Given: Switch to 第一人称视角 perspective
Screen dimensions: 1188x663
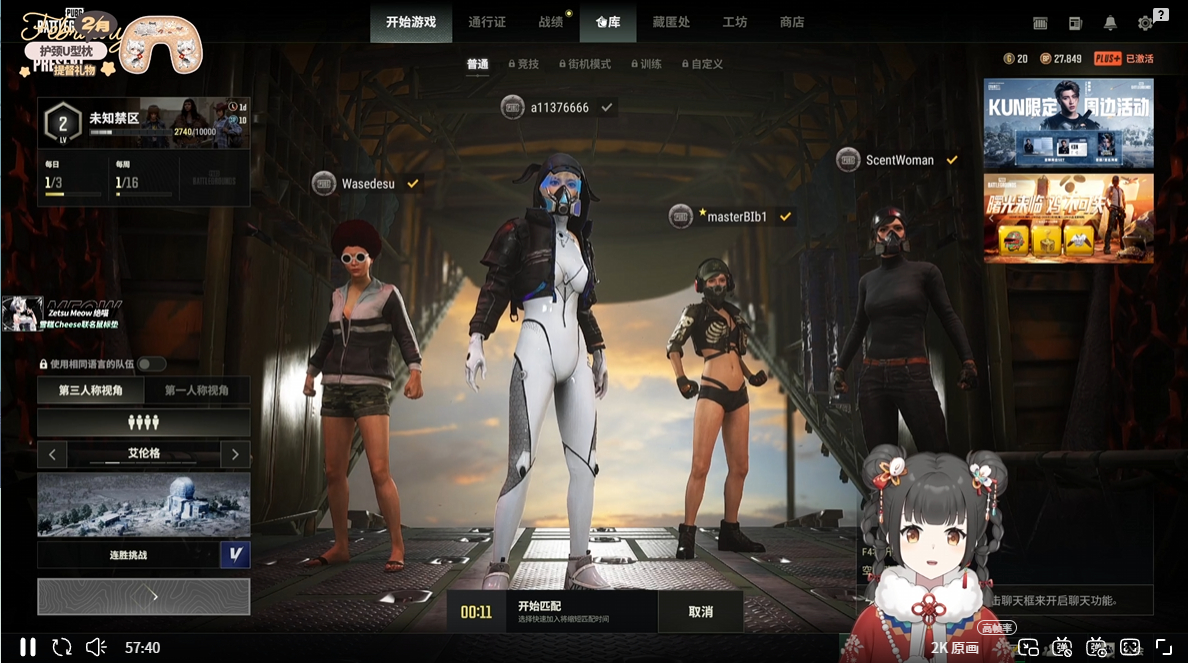Looking at the screenshot, I should tap(197, 391).
